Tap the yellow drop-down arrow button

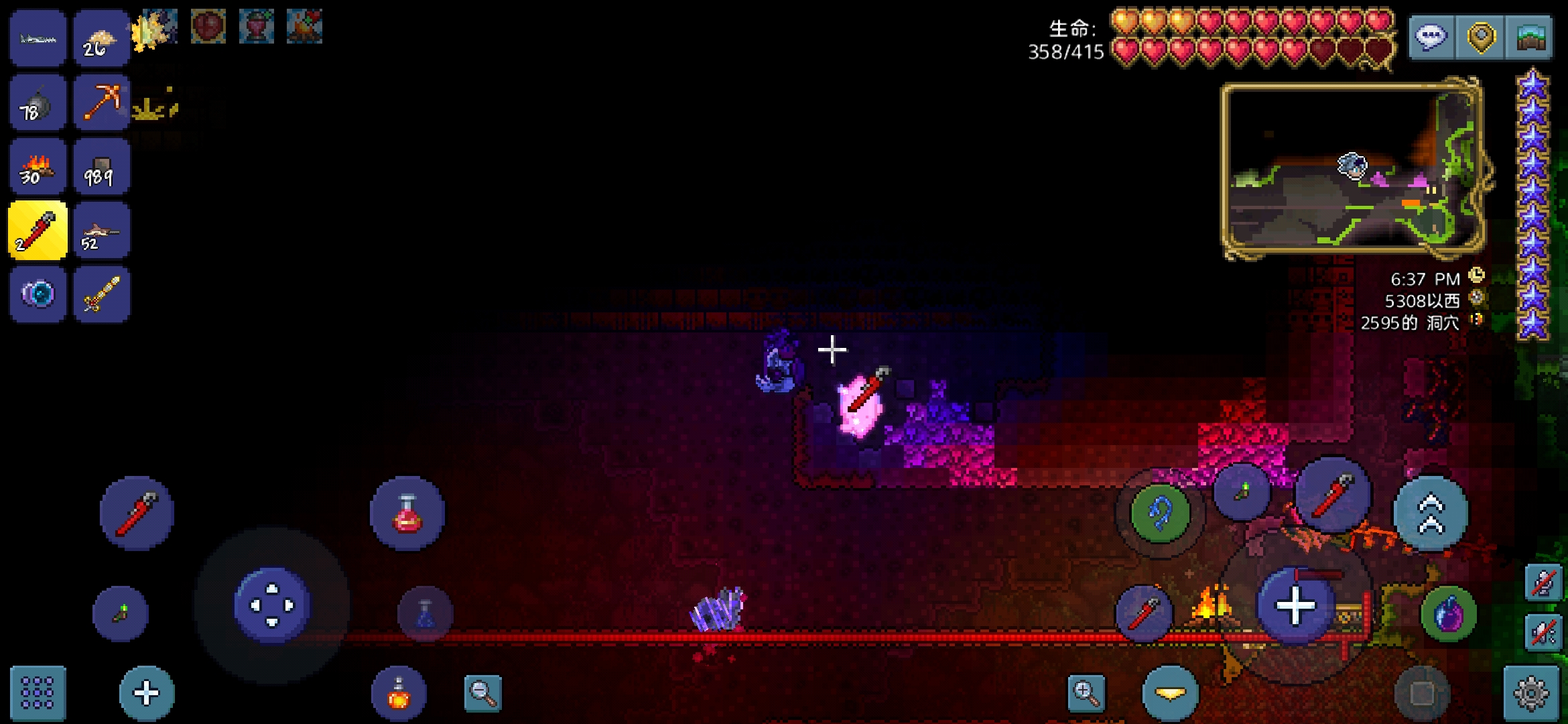pos(1170,693)
